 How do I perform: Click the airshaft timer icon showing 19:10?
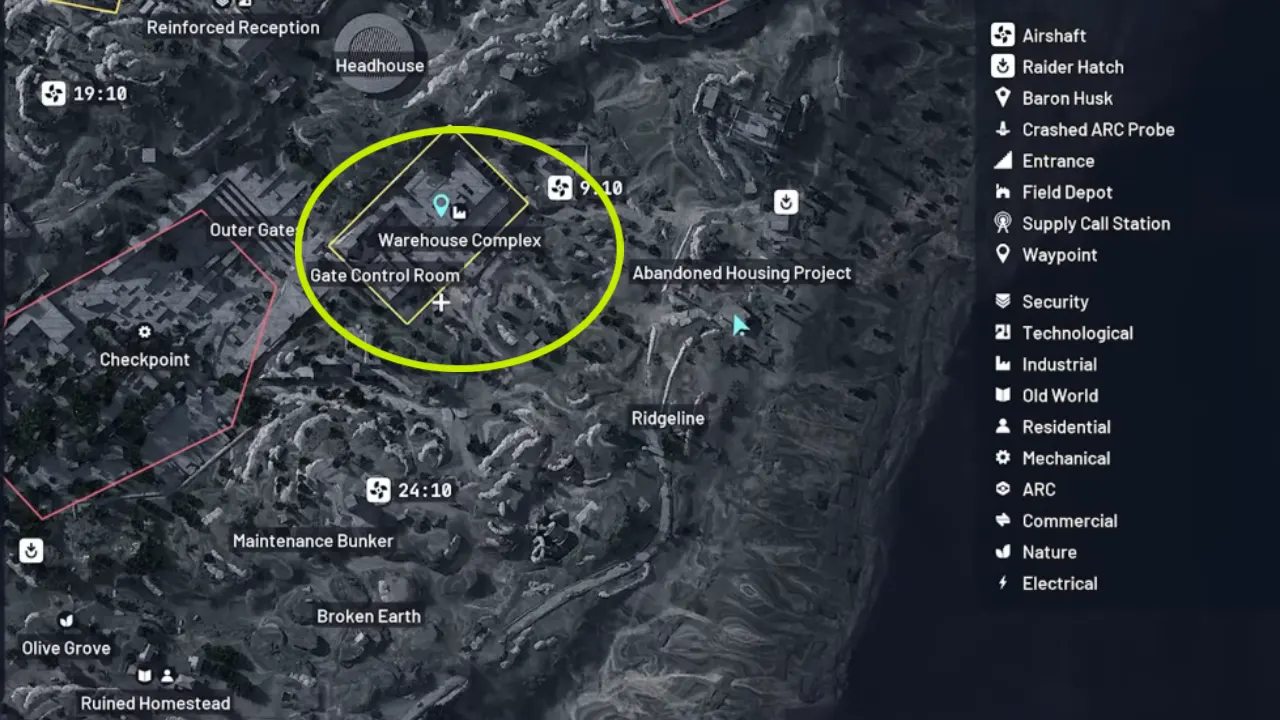point(52,92)
